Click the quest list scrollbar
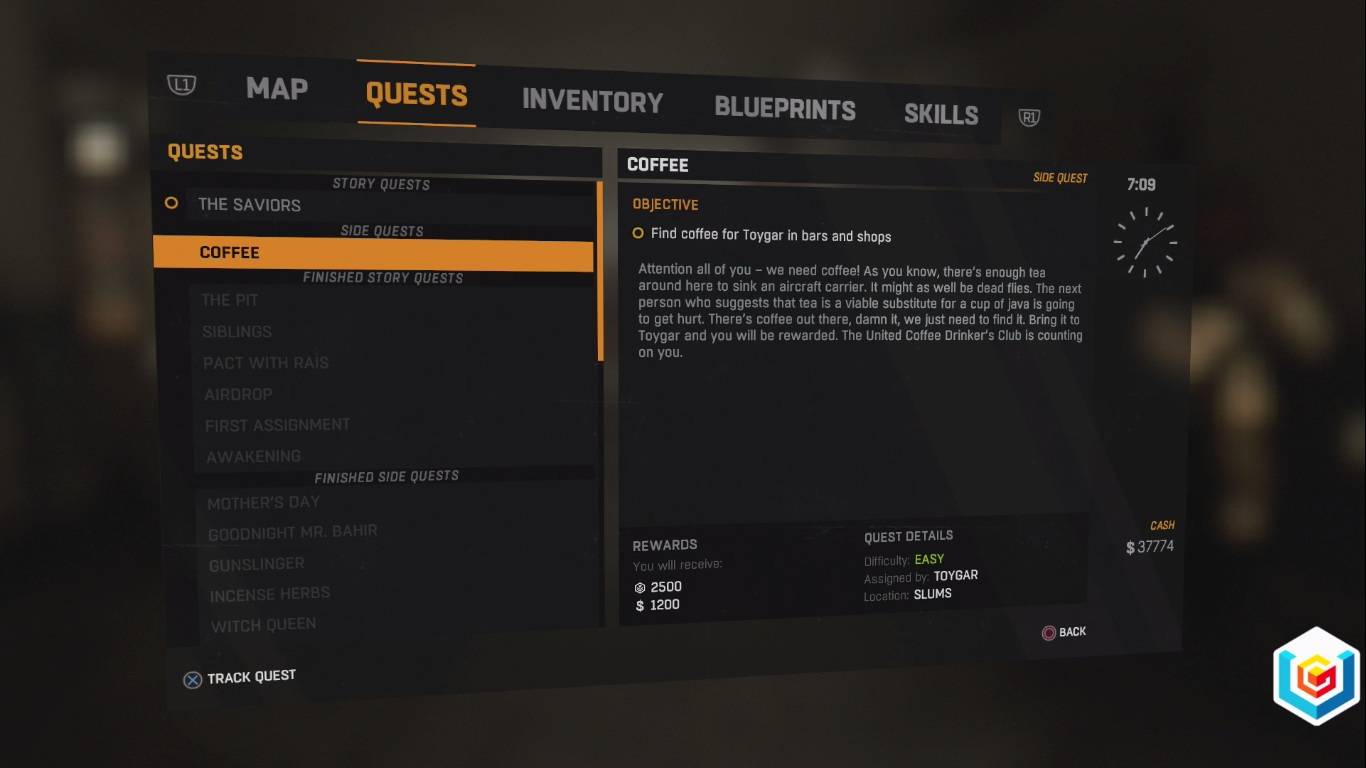Viewport: 1366px width, 768px height. (600, 270)
